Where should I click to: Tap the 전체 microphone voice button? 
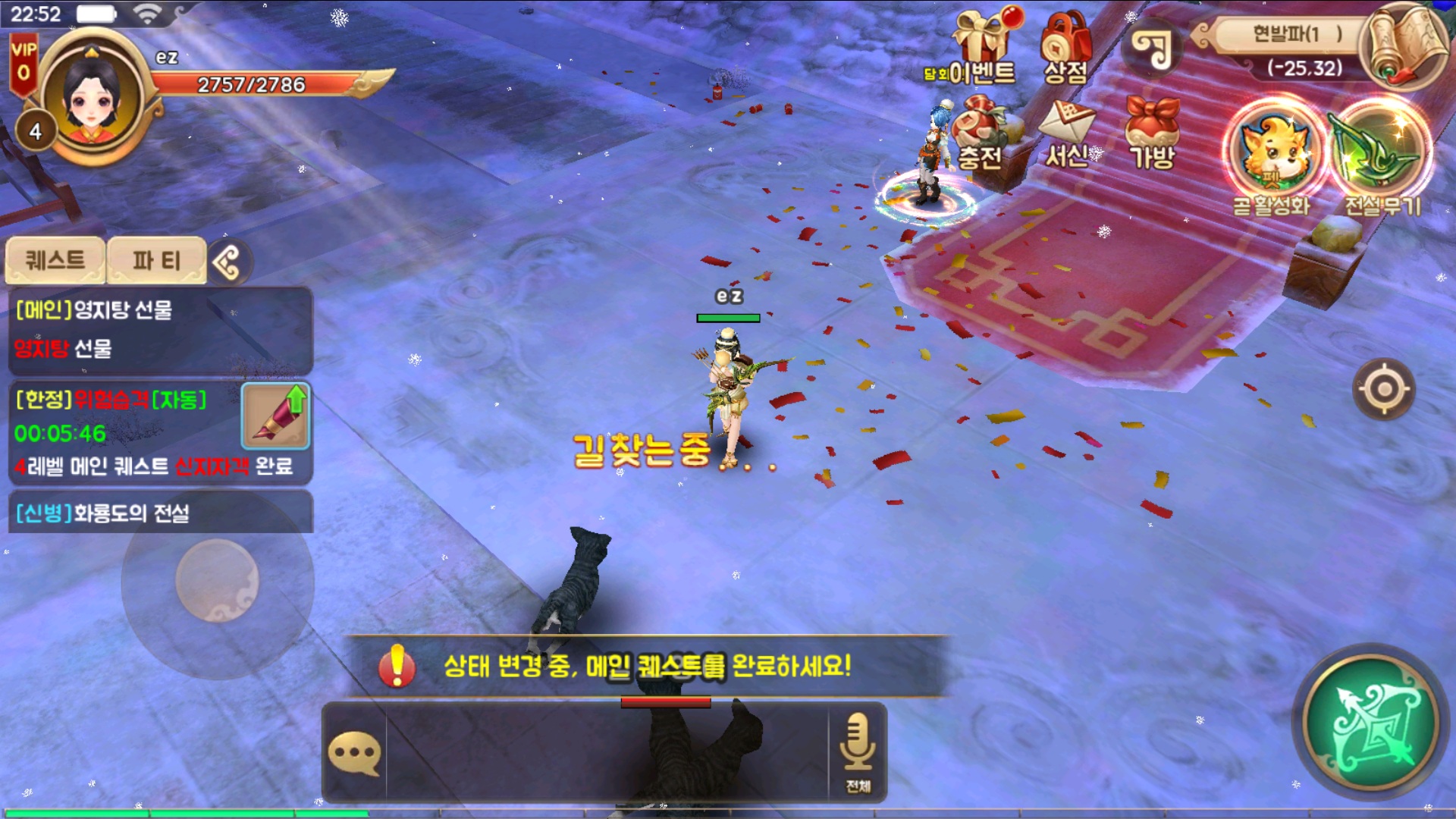point(858,751)
